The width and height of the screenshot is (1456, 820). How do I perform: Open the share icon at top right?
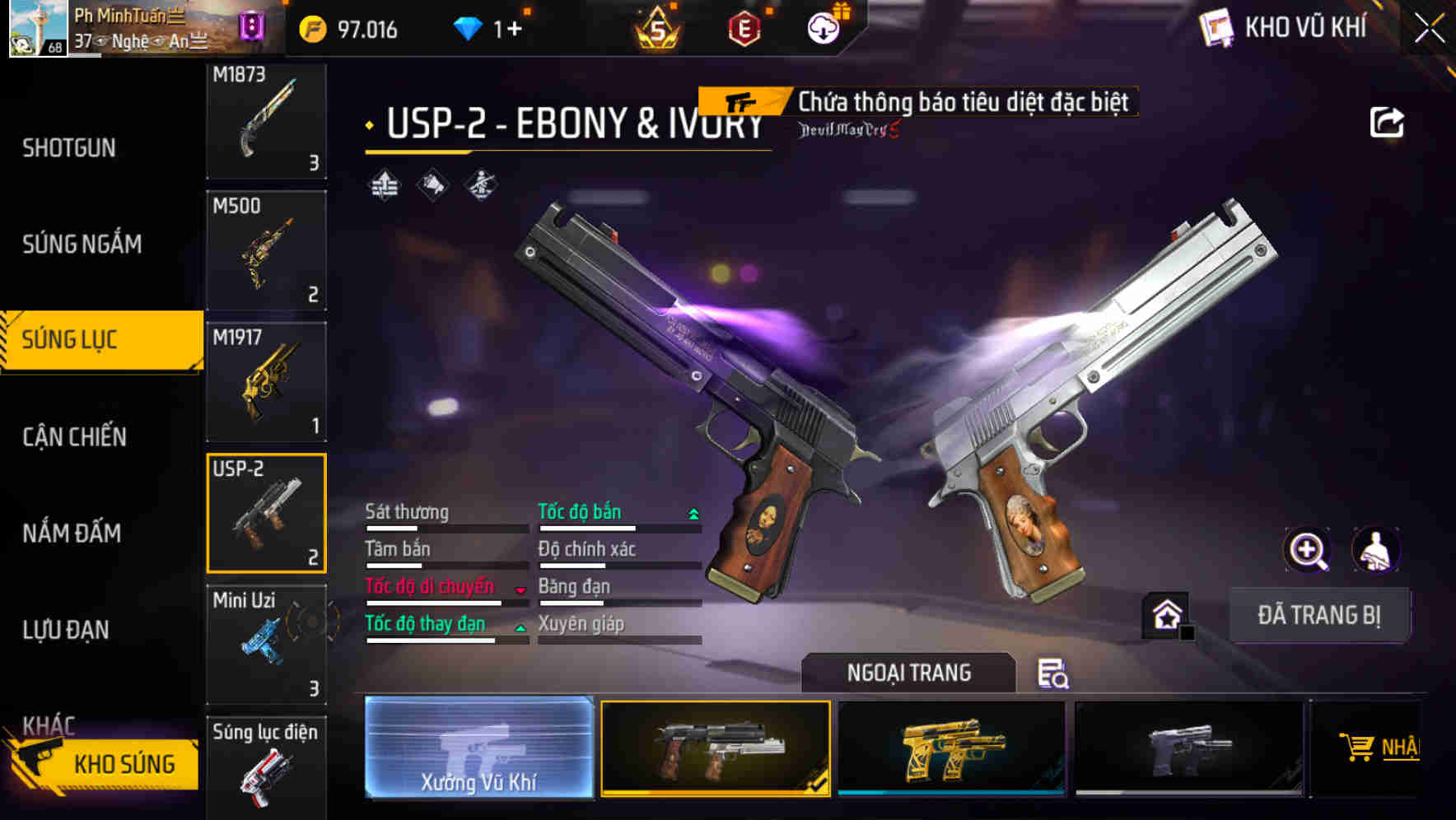click(1387, 120)
